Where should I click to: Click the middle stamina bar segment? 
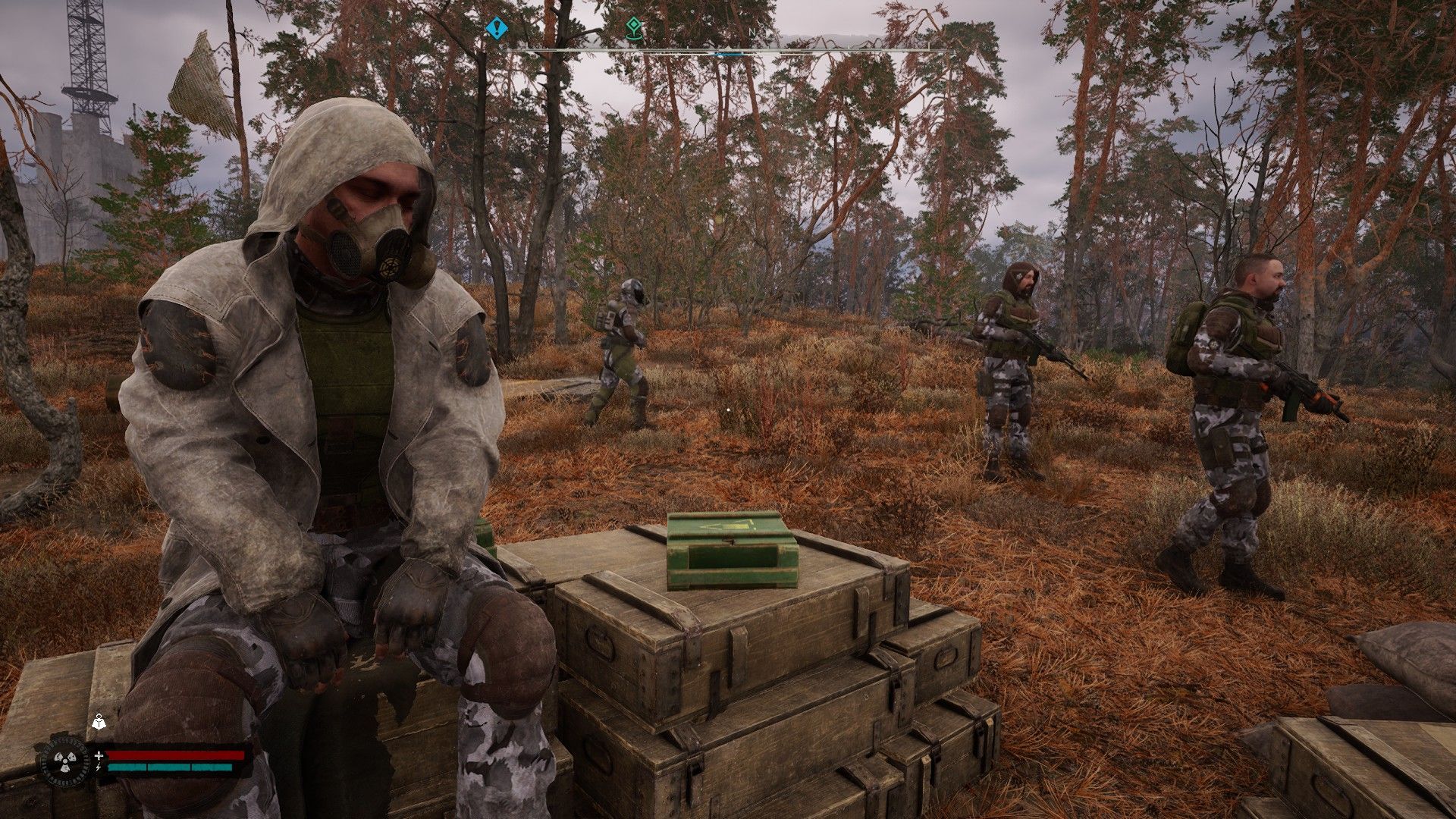170,767
